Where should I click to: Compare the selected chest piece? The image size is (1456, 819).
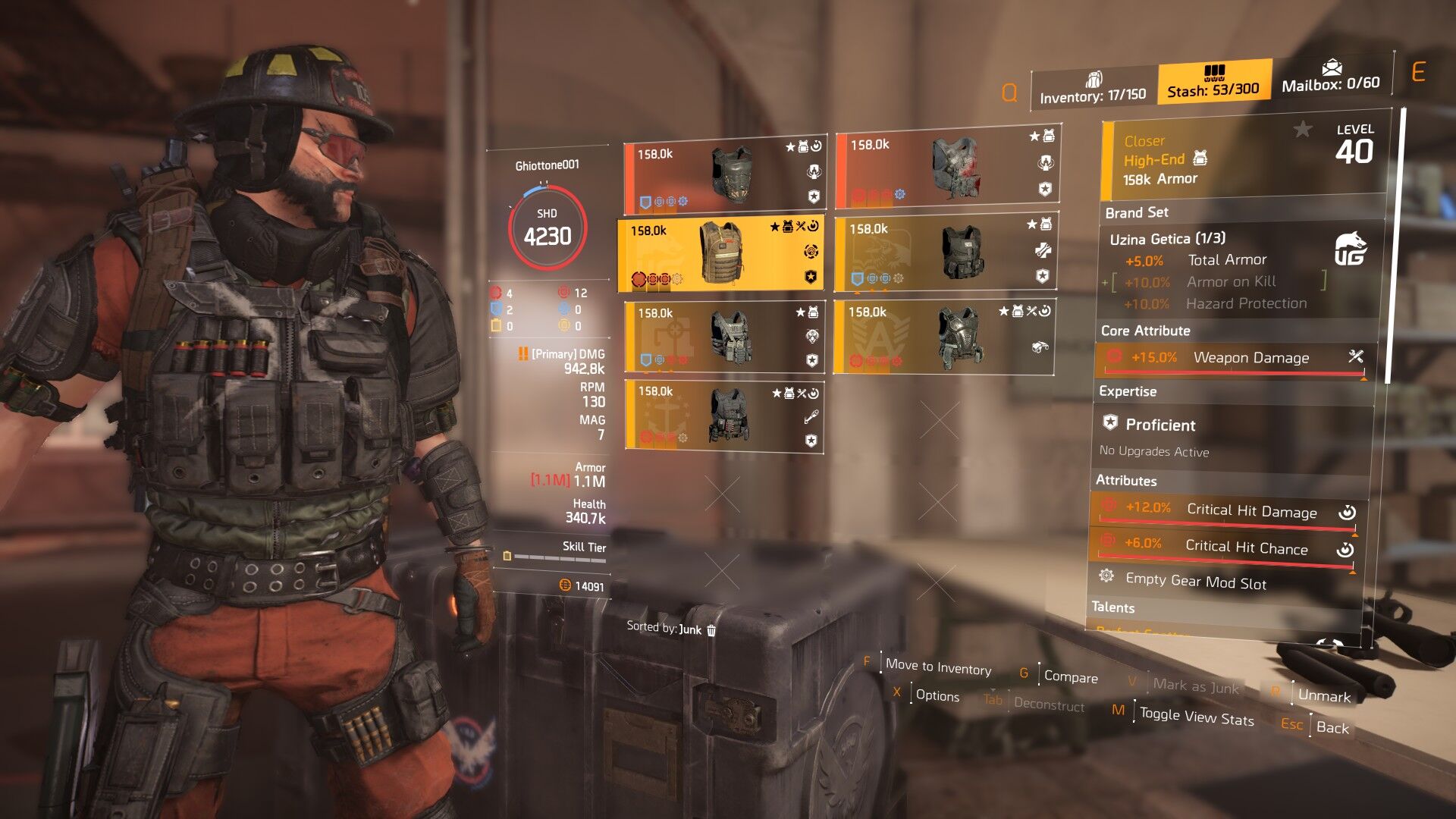(x=1070, y=676)
